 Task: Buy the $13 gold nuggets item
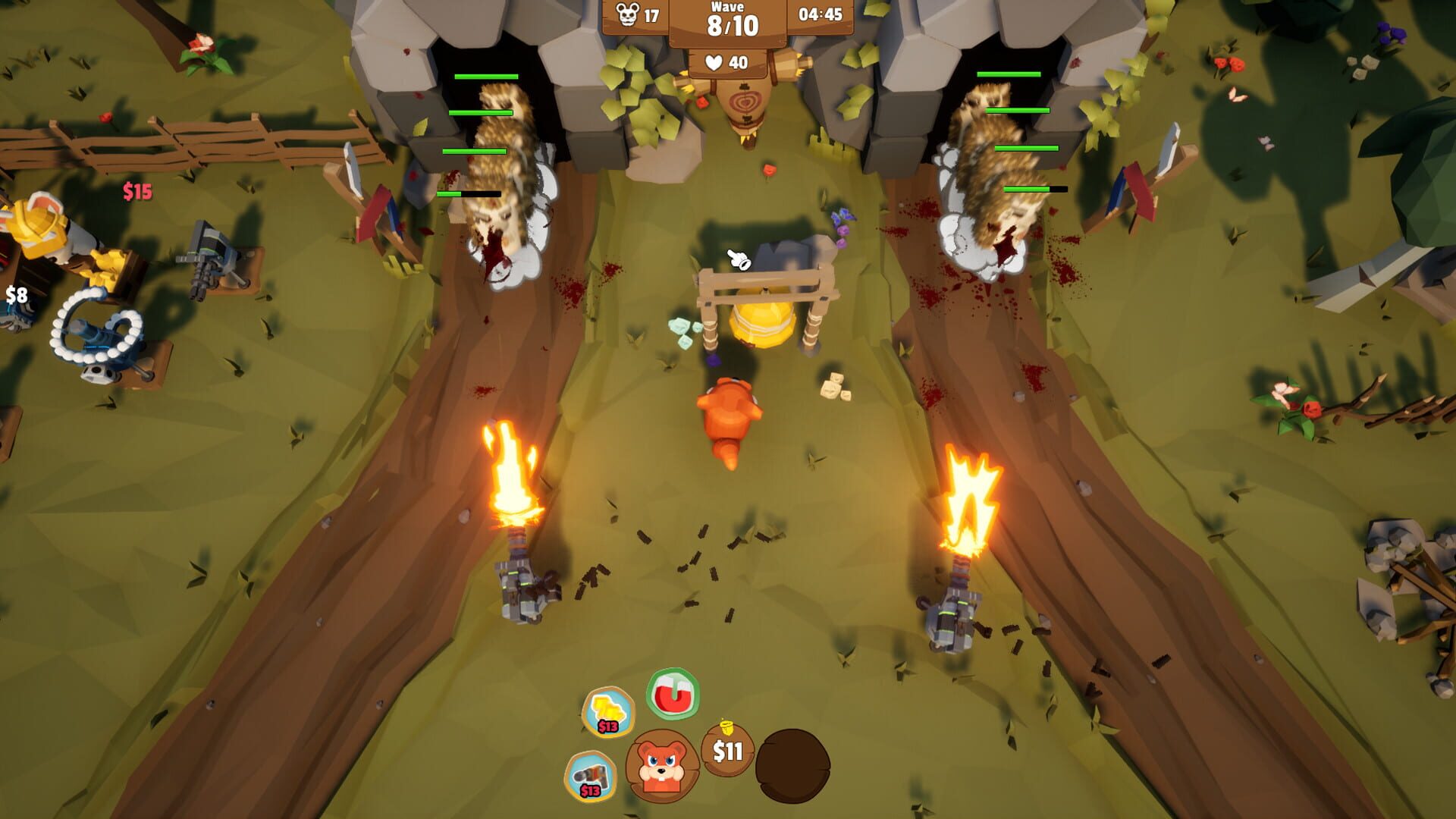[x=607, y=711]
